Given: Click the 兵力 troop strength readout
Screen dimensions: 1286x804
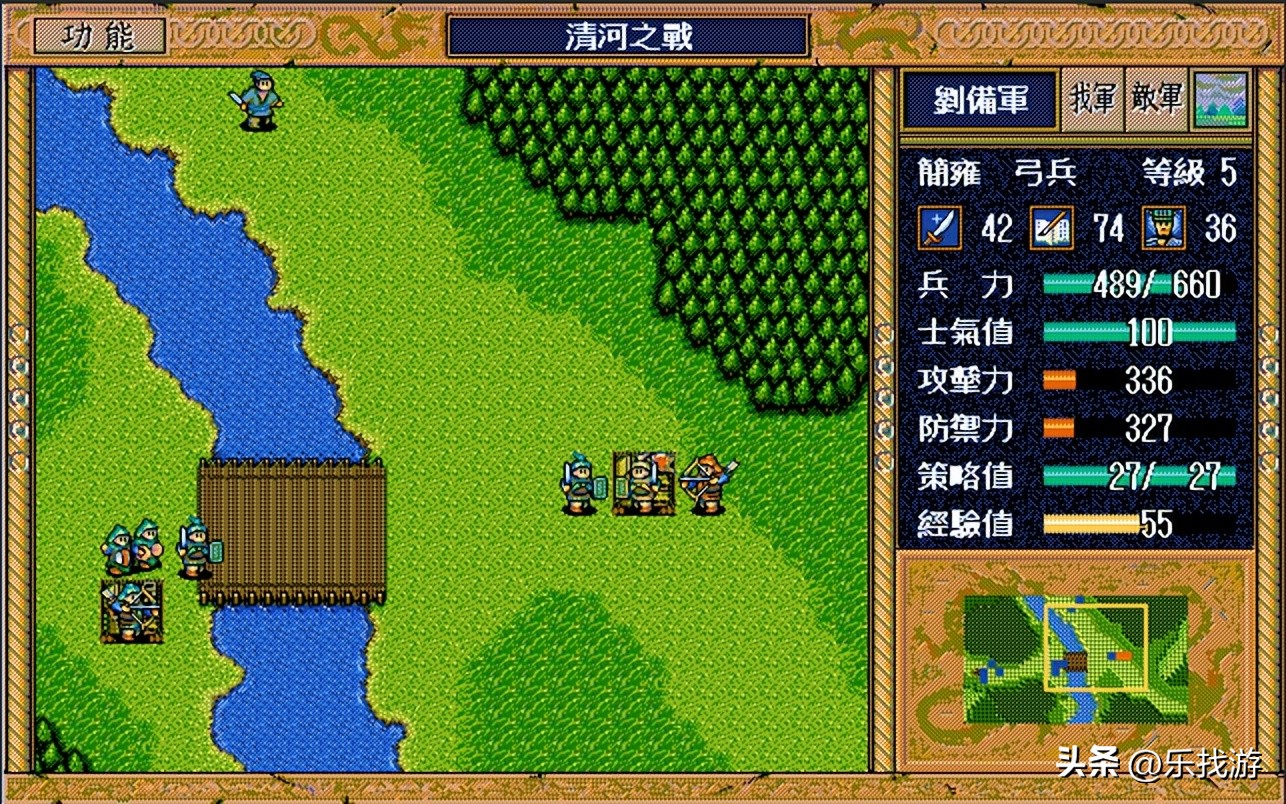Looking at the screenshot, I should [1155, 285].
